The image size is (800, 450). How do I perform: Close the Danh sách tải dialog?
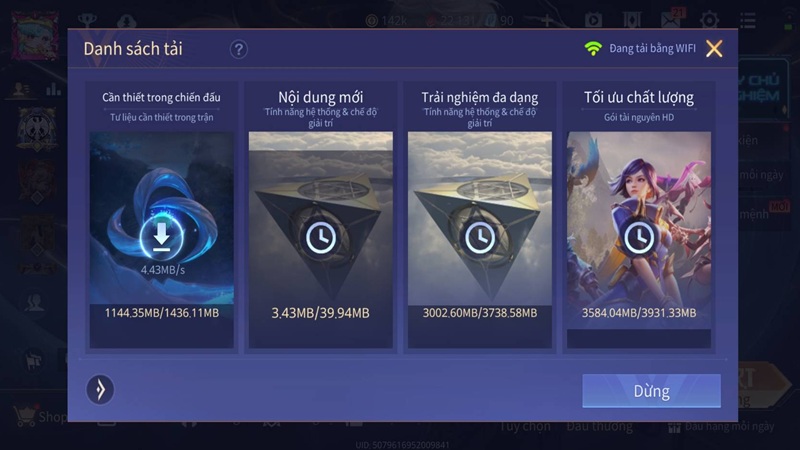pos(714,48)
